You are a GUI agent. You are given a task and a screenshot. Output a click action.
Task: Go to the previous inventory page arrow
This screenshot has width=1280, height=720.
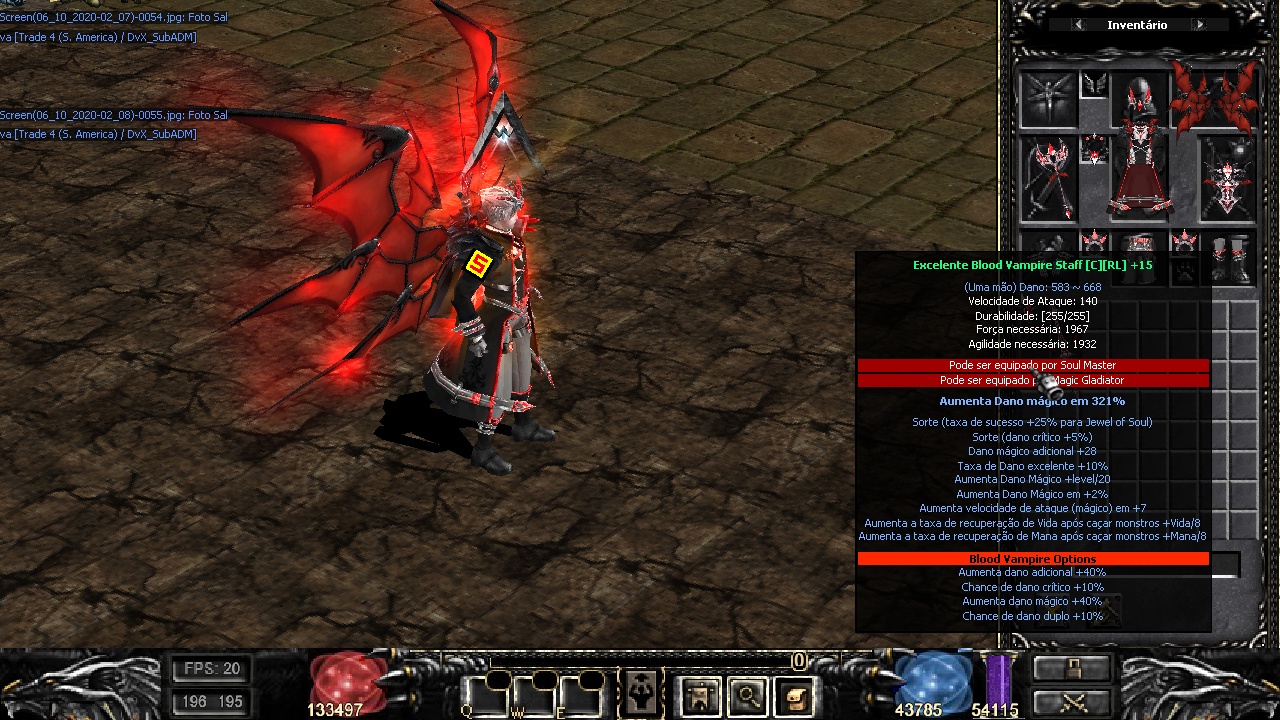coord(1078,25)
